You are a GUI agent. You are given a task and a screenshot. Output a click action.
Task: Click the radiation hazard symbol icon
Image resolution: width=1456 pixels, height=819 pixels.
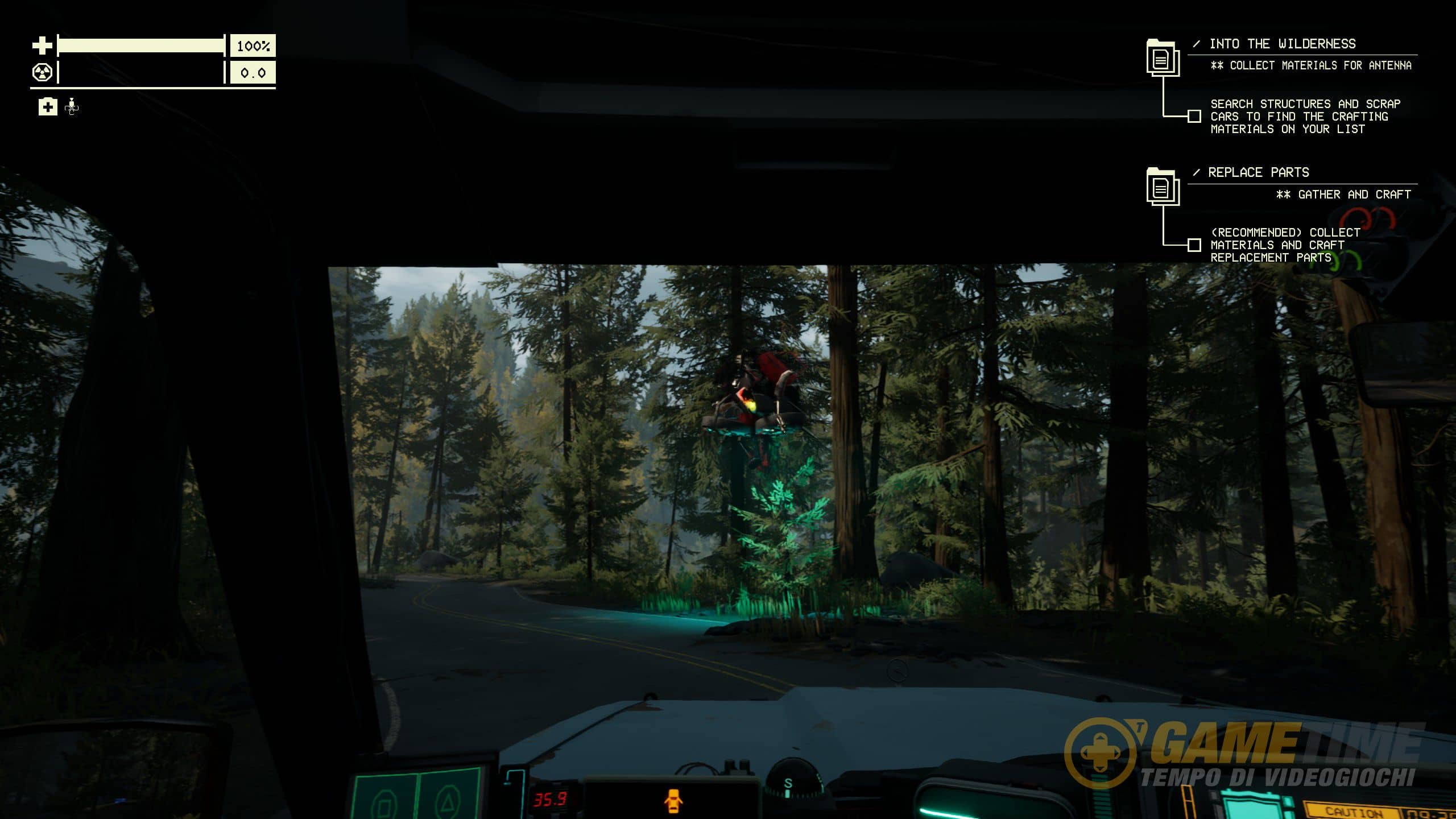(43, 73)
